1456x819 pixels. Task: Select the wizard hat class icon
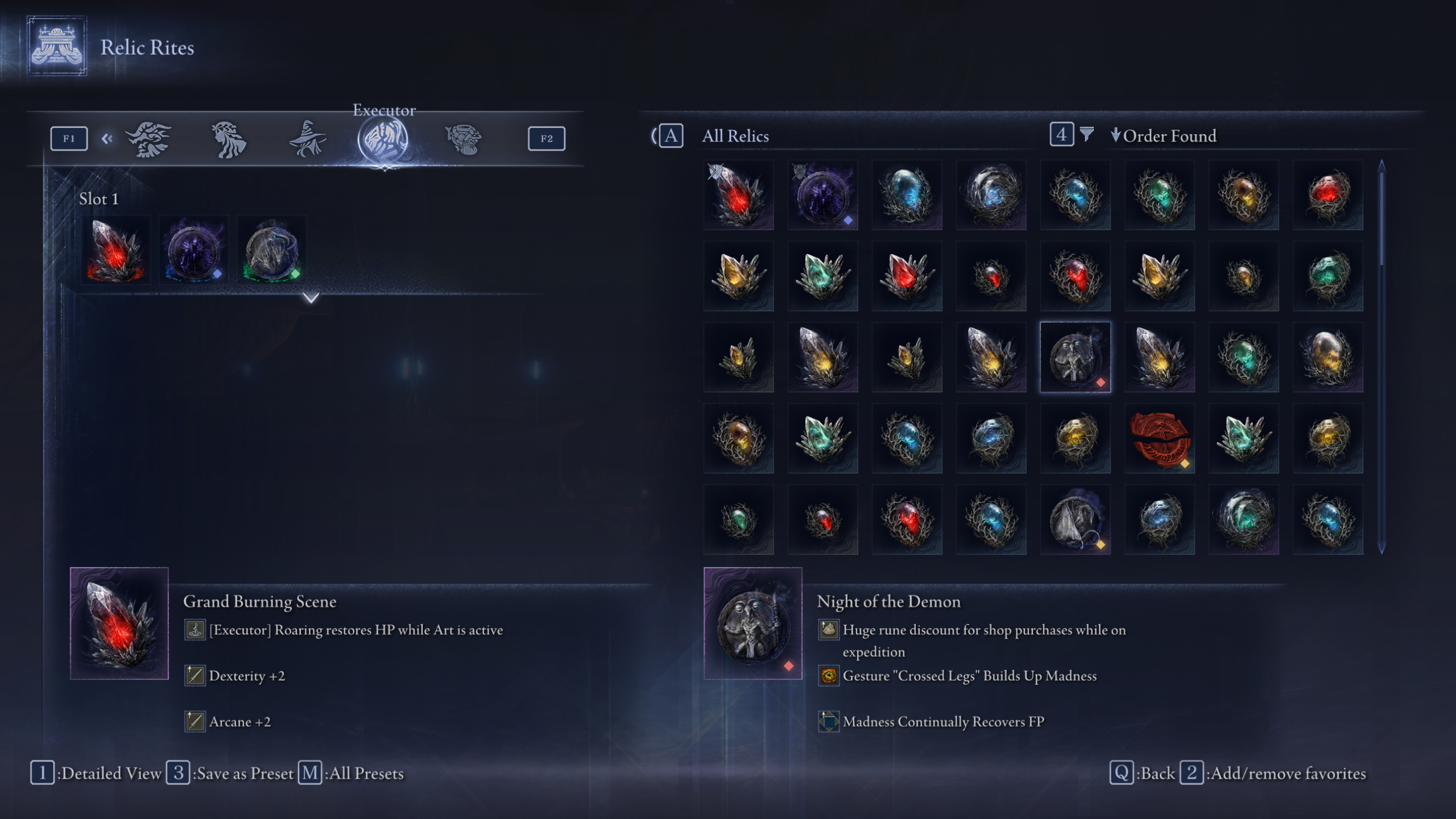tap(308, 138)
